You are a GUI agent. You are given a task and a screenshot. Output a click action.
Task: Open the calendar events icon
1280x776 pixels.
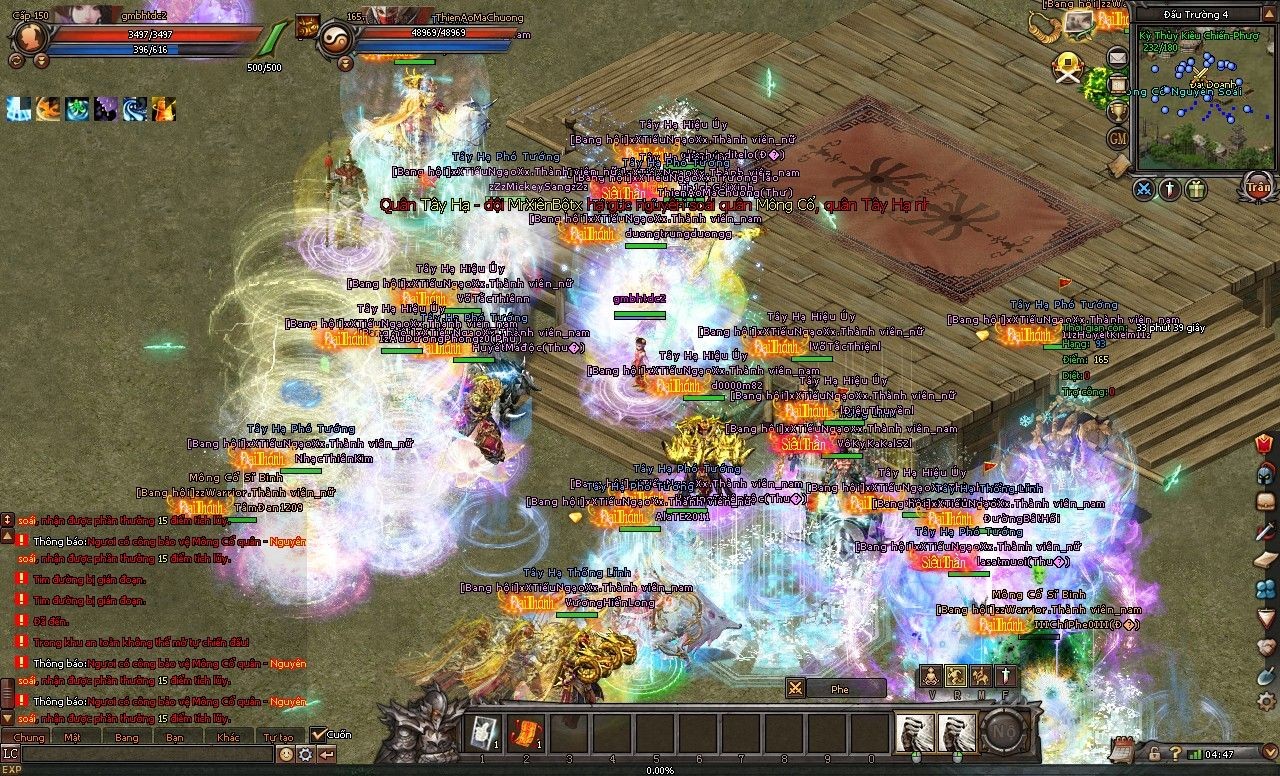click(1122, 749)
